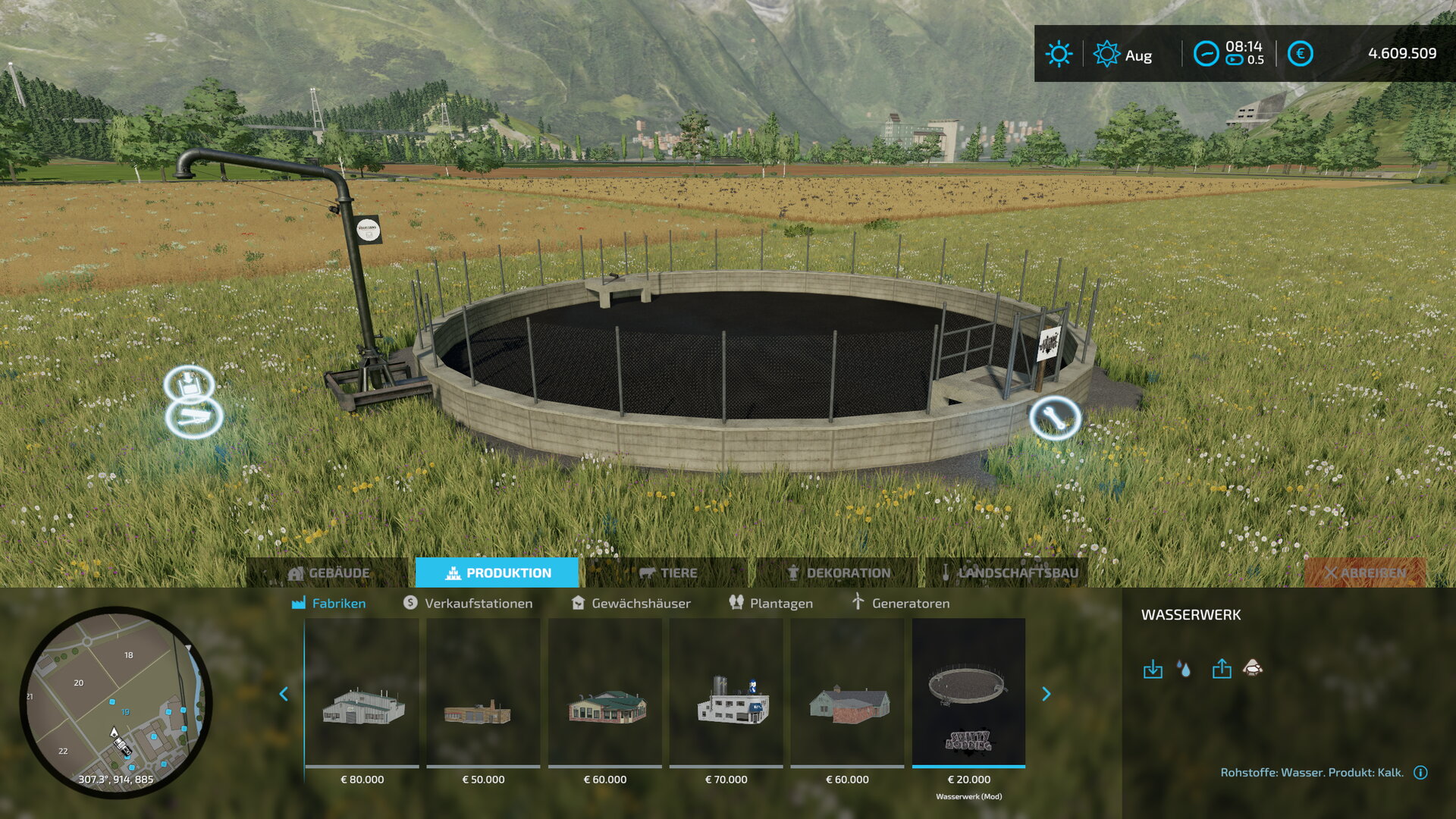Open the Plantagen subcategory
This screenshot has height=819, width=1456.
point(770,604)
